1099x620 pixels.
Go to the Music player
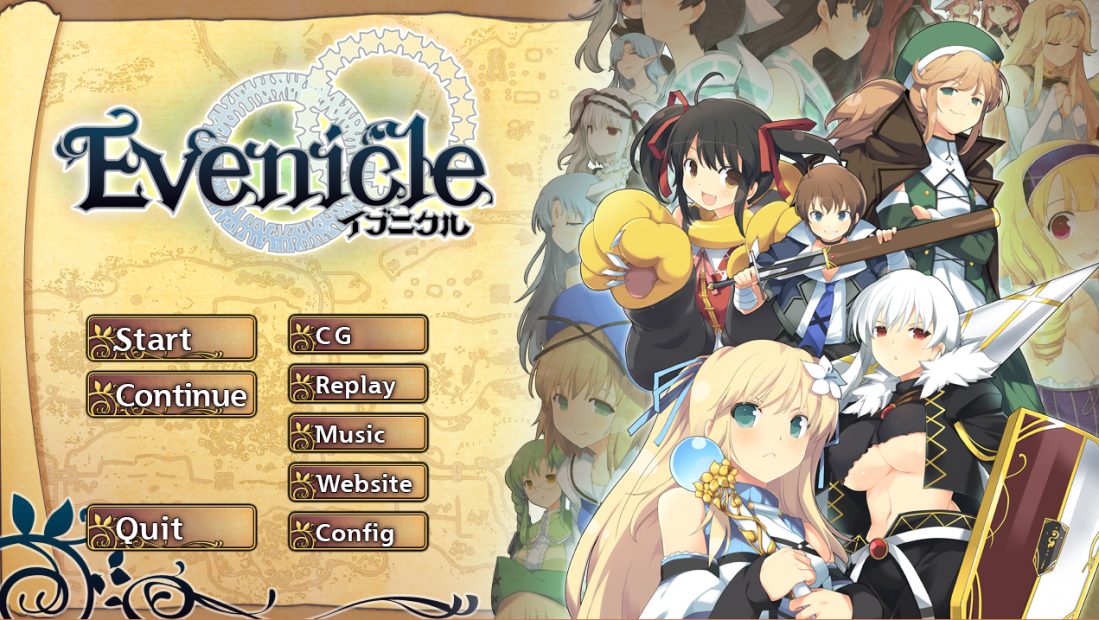358,434
